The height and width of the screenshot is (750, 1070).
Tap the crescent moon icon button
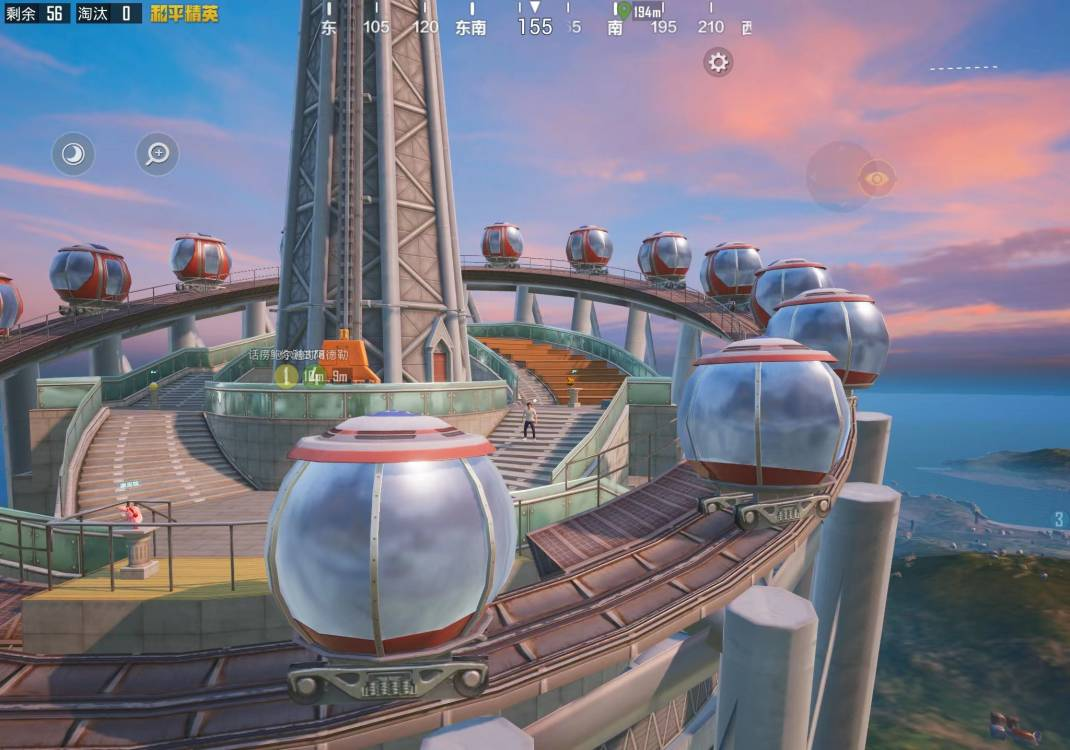(73, 154)
